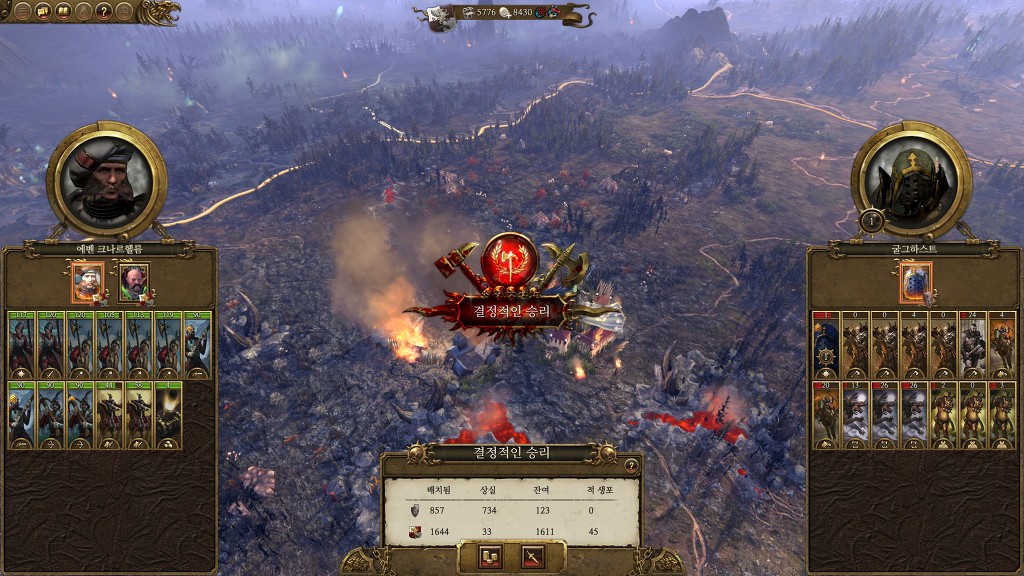The height and width of the screenshot is (576, 1024).
Task: Choose the dagger execute captives option
Action: tap(532, 557)
